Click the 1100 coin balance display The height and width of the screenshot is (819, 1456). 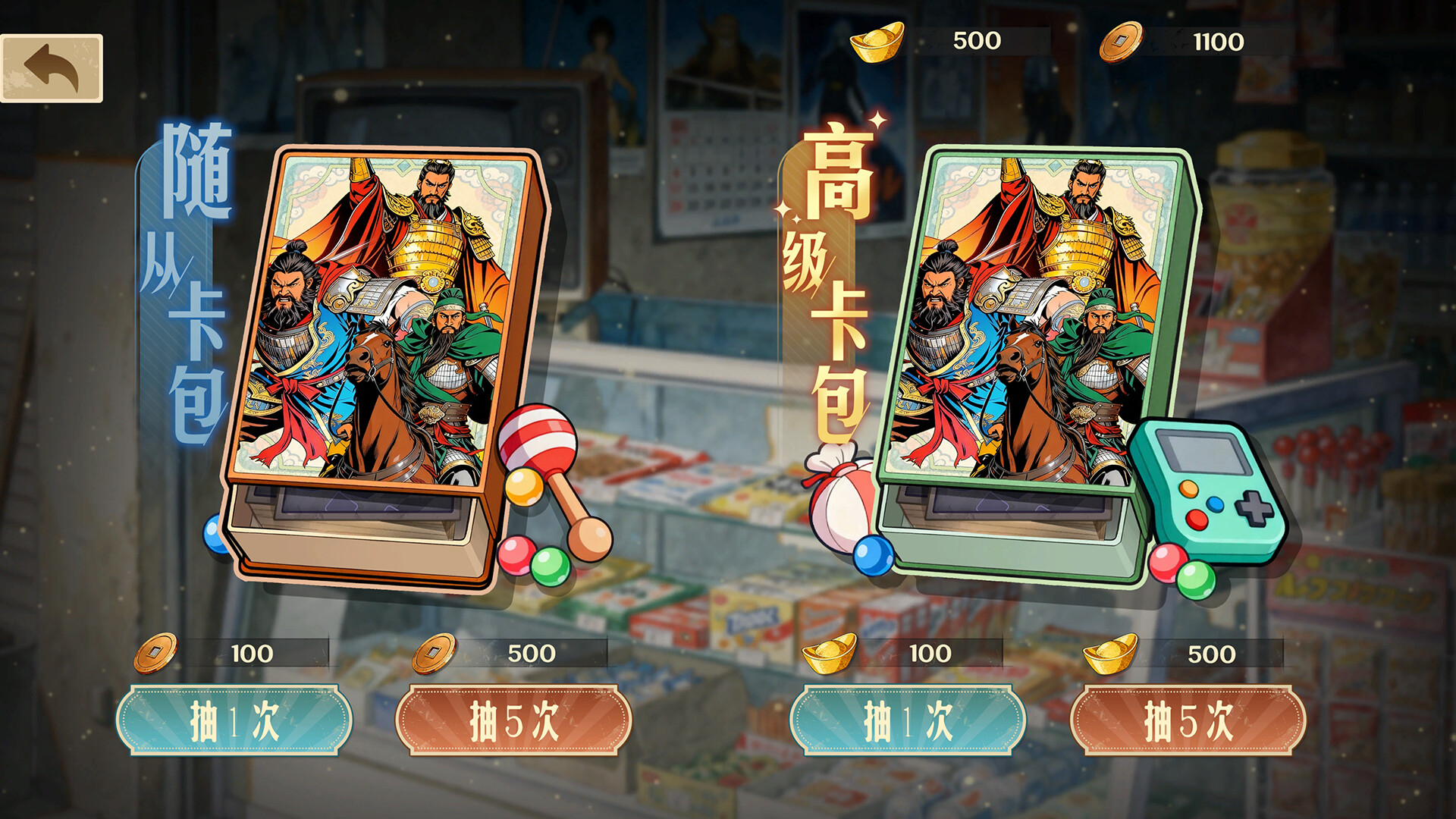click(x=1221, y=42)
